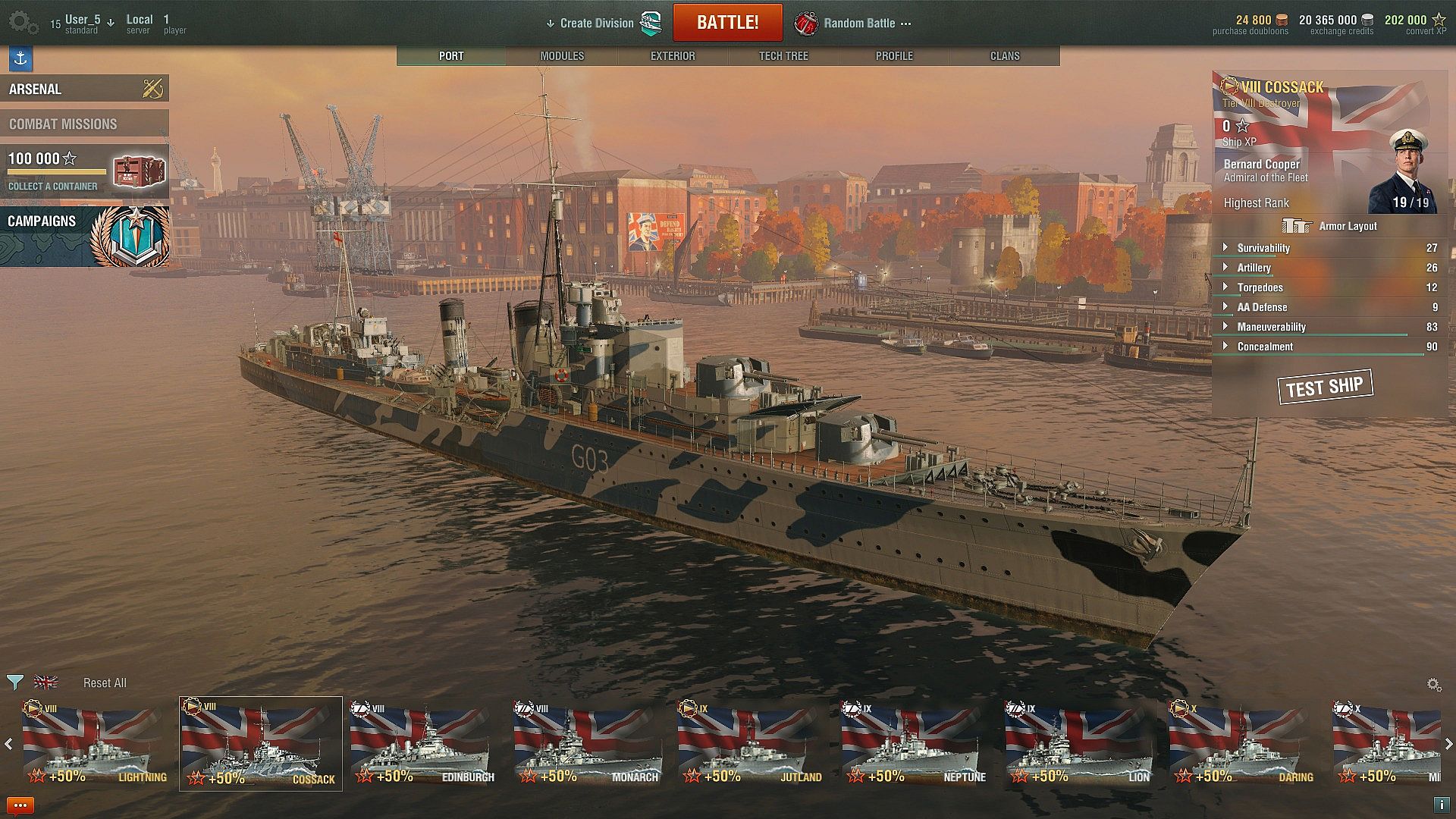
Task: Open the Arsenal panel
Action: click(x=84, y=89)
